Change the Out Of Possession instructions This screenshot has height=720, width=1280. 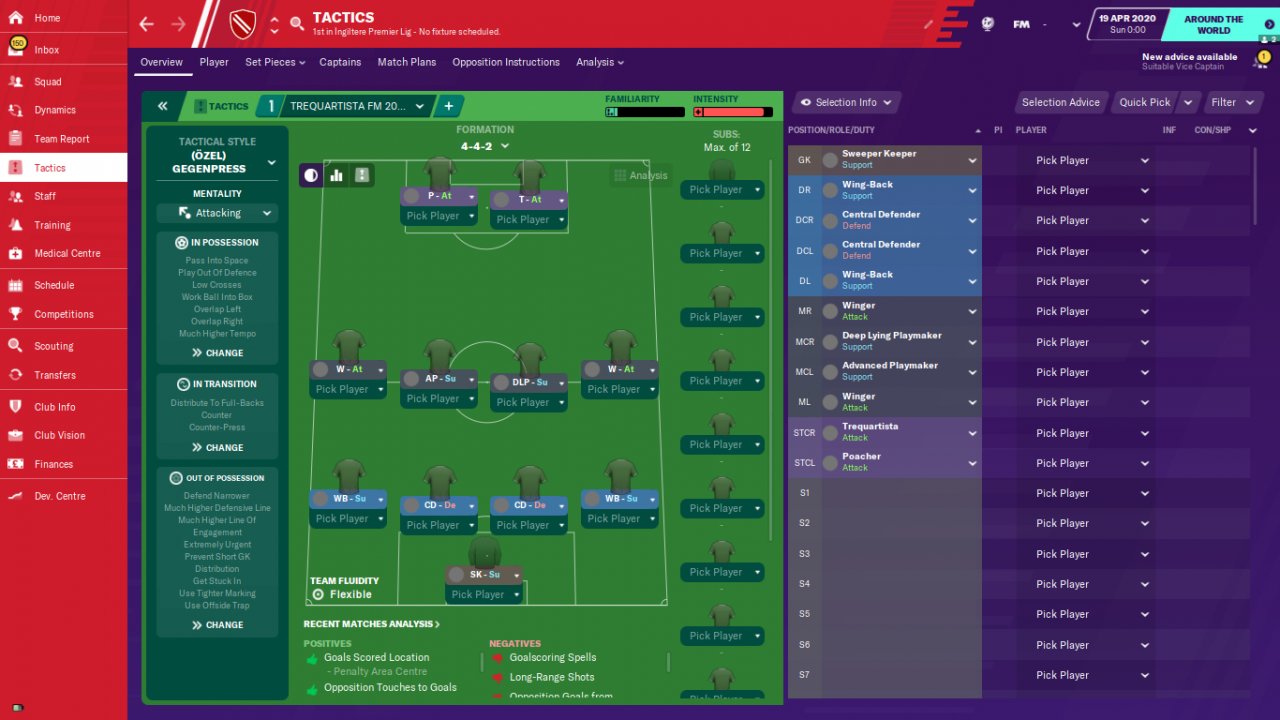click(217, 625)
